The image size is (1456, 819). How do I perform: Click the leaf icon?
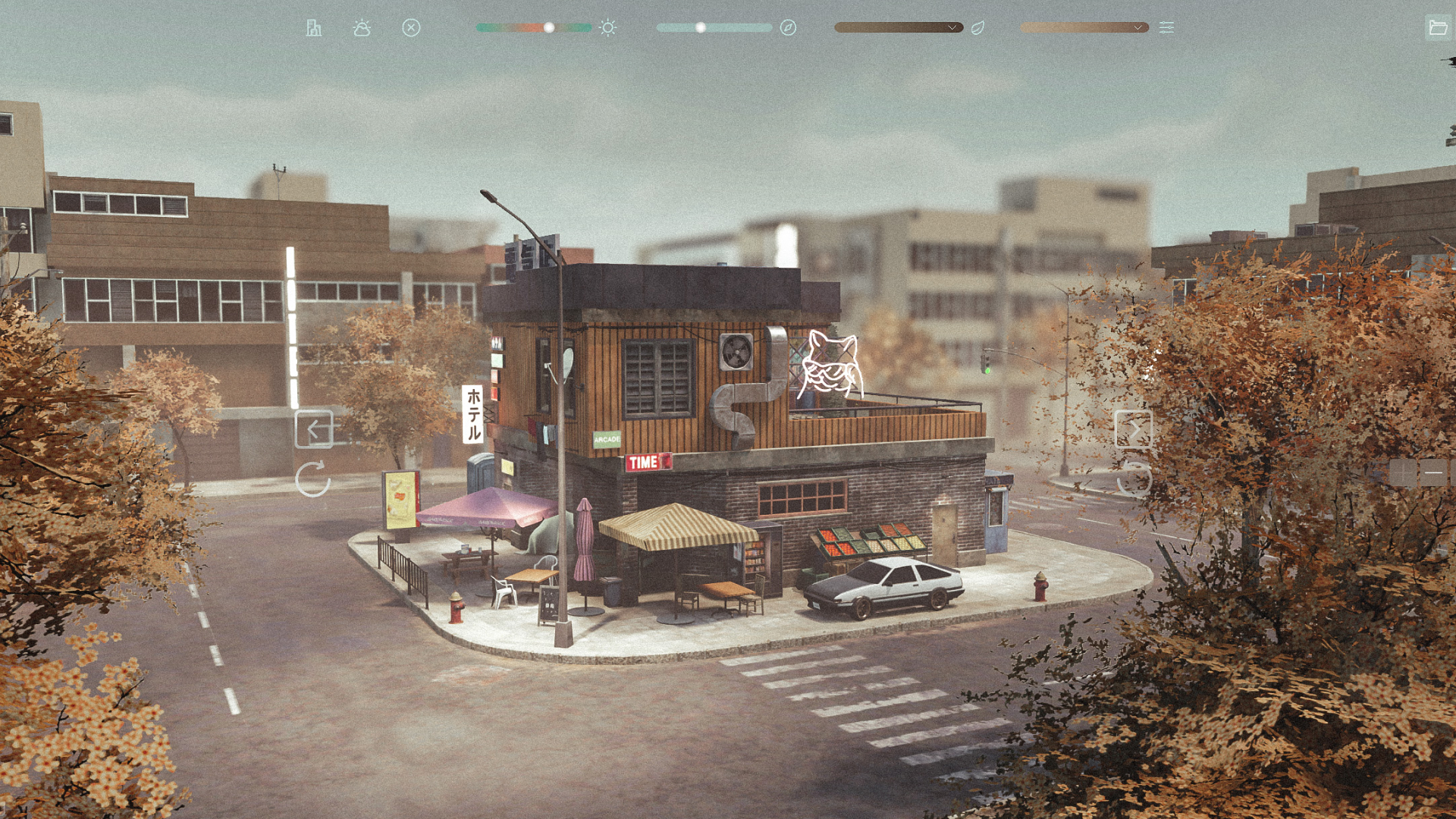pyautogui.click(x=978, y=28)
